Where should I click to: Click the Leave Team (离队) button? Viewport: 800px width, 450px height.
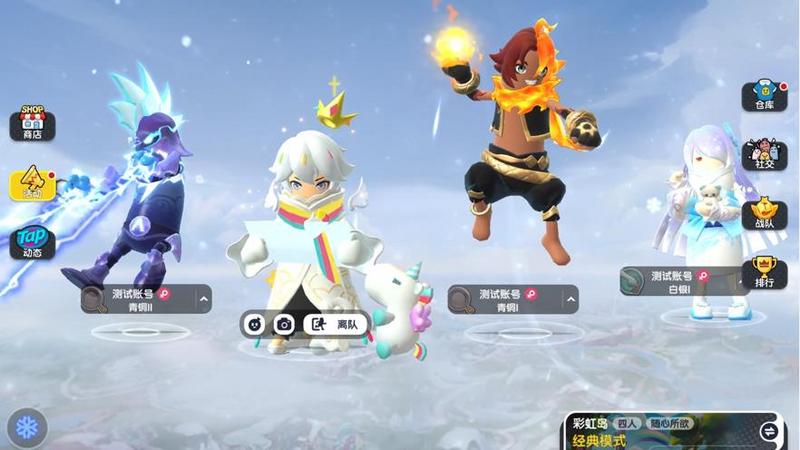(337, 324)
